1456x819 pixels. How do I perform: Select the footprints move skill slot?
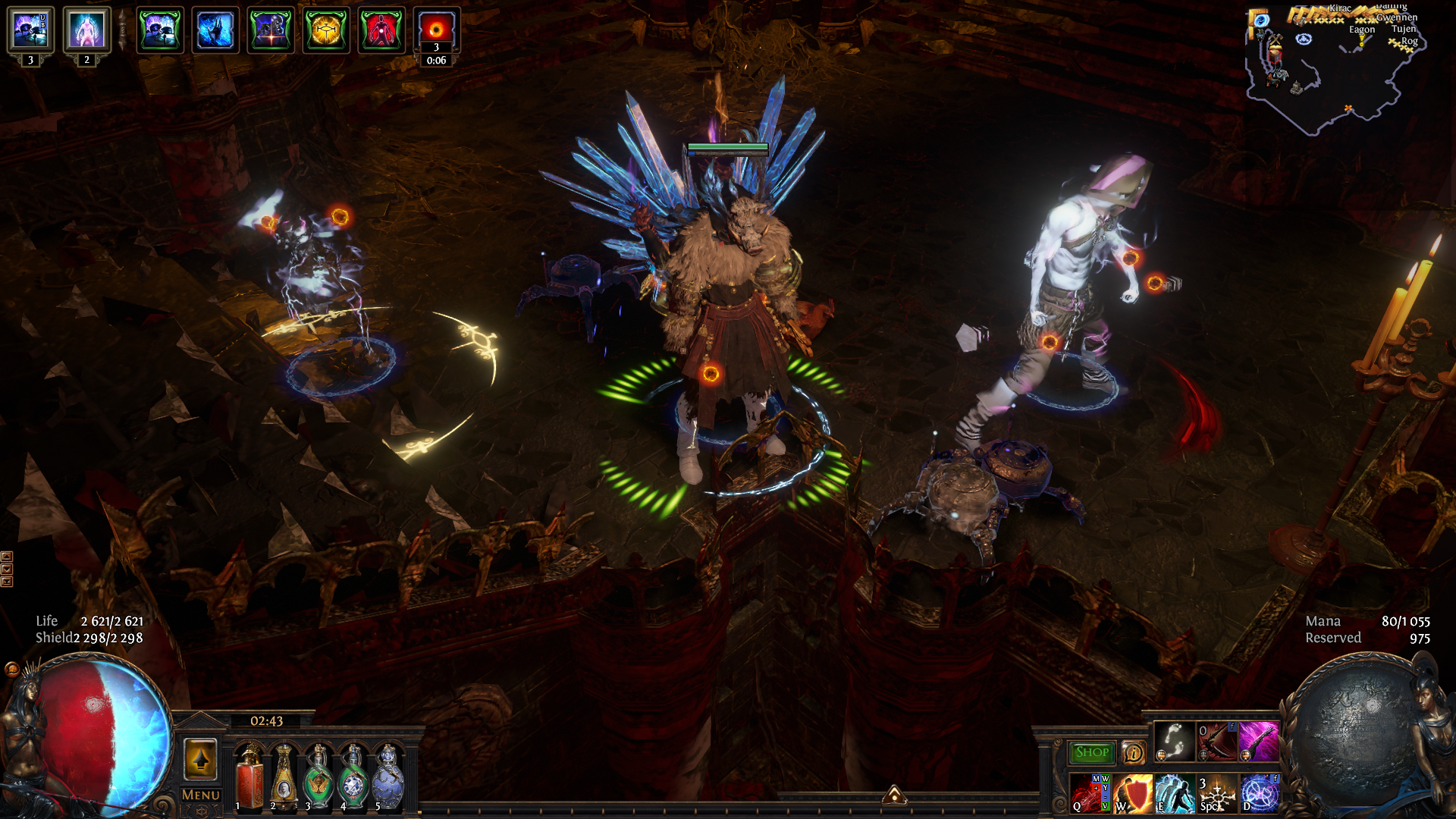pyautogui.click(x=1175, y=741)
